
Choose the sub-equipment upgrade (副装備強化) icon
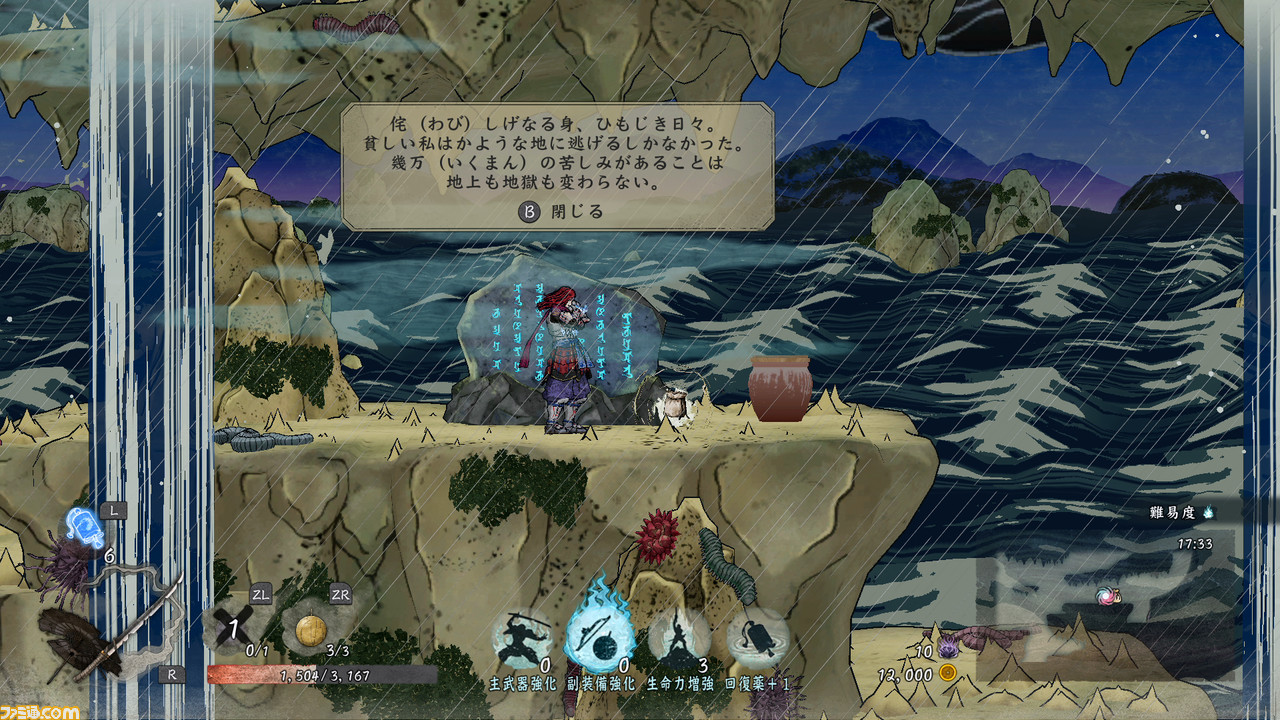599,638
